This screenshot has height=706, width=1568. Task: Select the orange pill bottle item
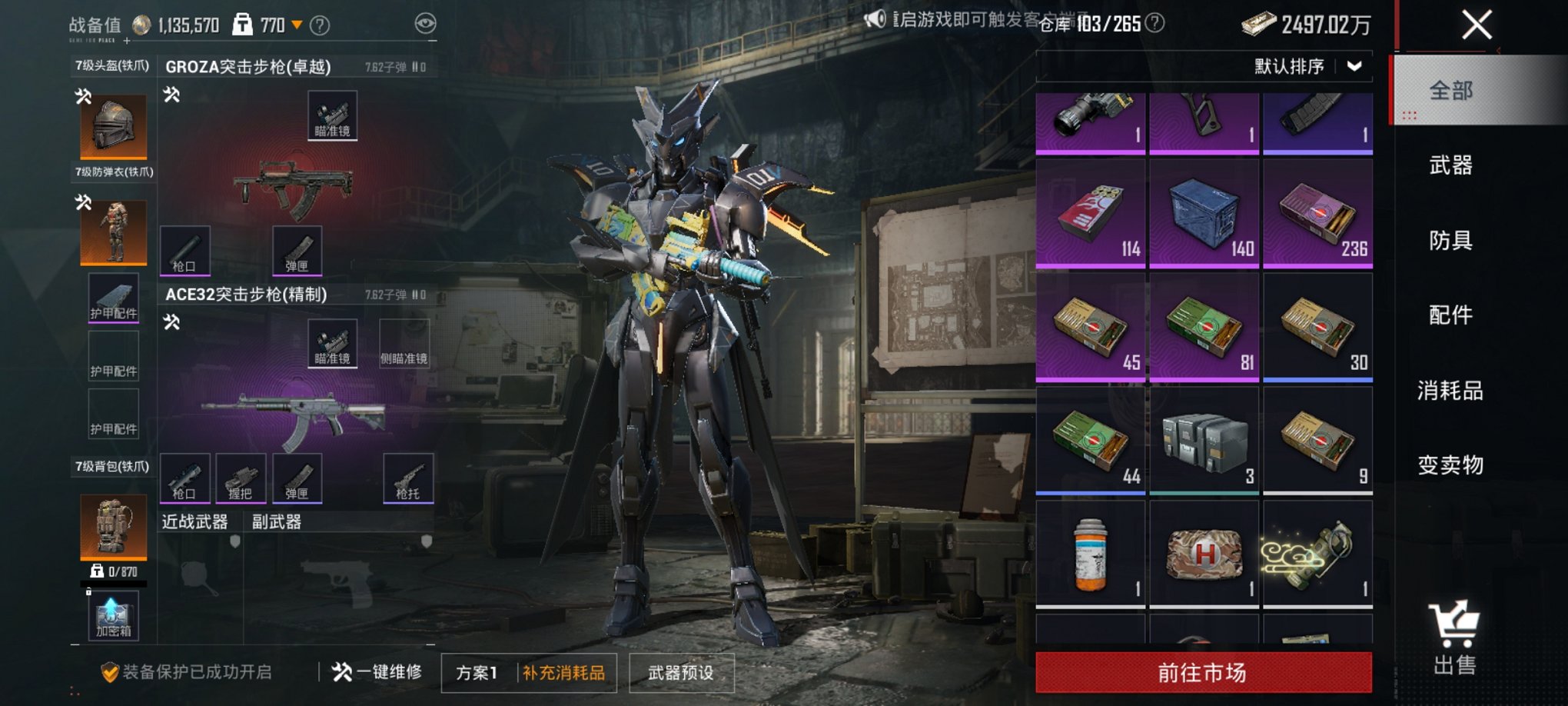[x=1090, y=554]
